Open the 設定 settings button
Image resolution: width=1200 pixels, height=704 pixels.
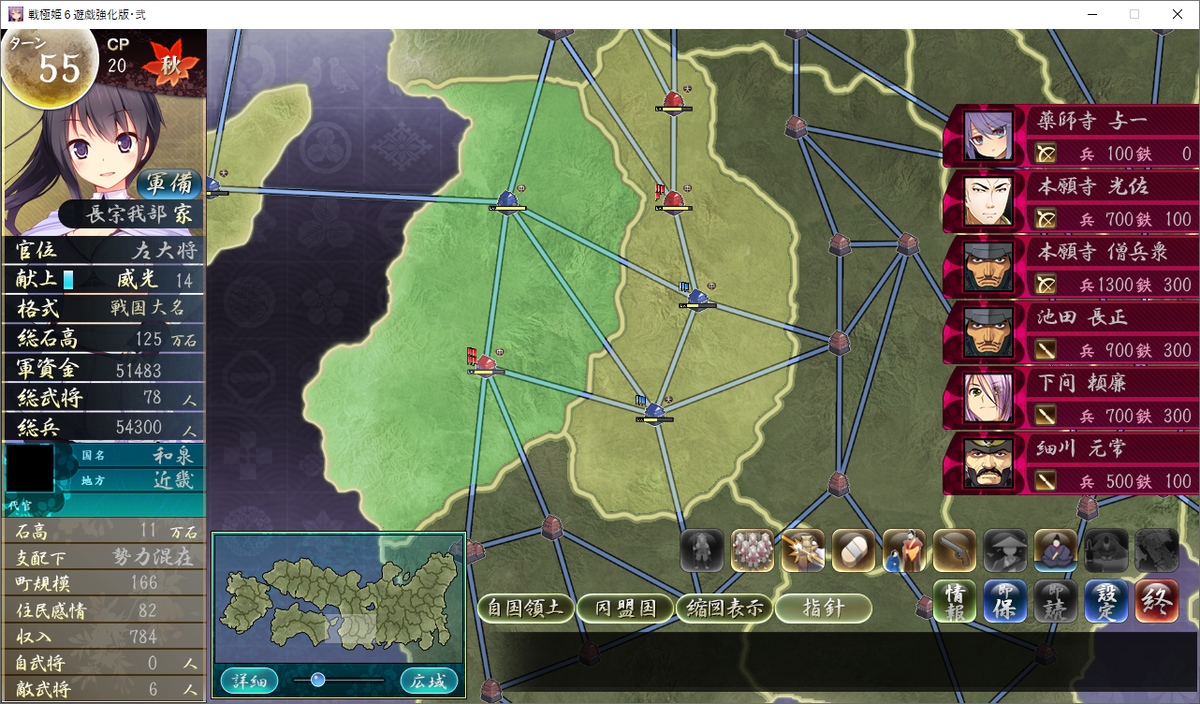click(1106, 600)
